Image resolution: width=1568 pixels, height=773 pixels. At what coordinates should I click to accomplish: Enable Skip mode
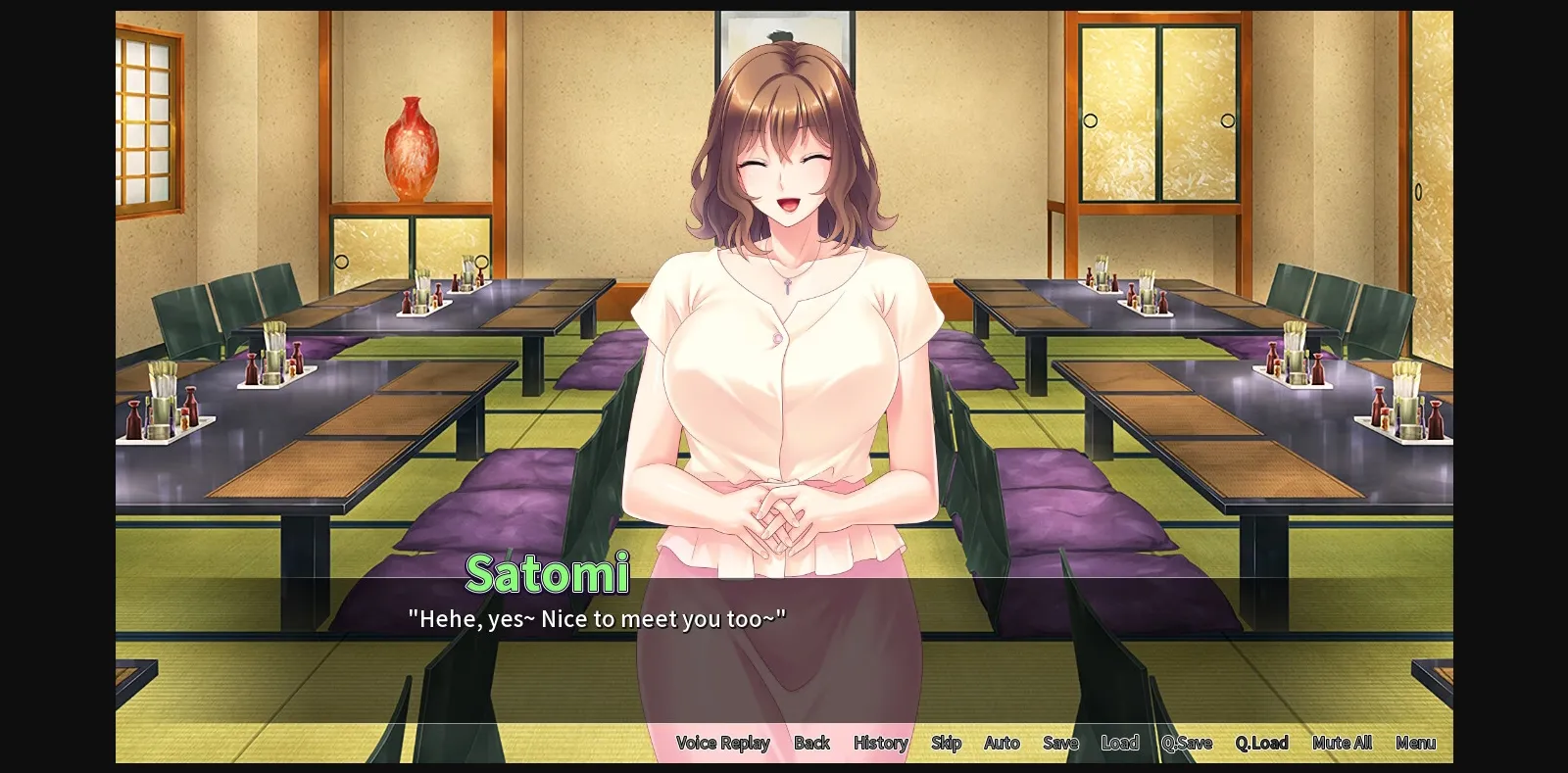[946, 743]
